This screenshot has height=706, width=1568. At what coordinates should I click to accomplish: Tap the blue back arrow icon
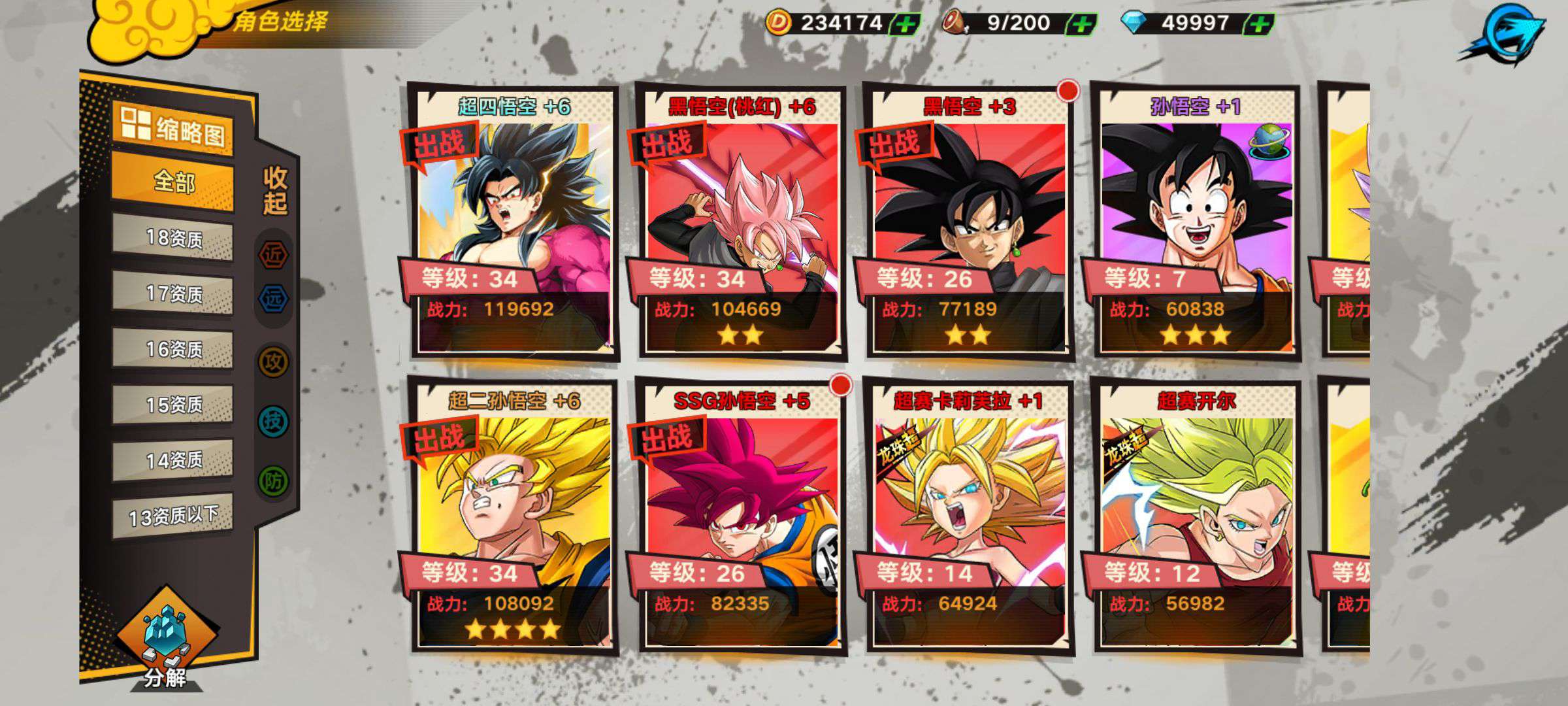click(x=1505, y=34)
